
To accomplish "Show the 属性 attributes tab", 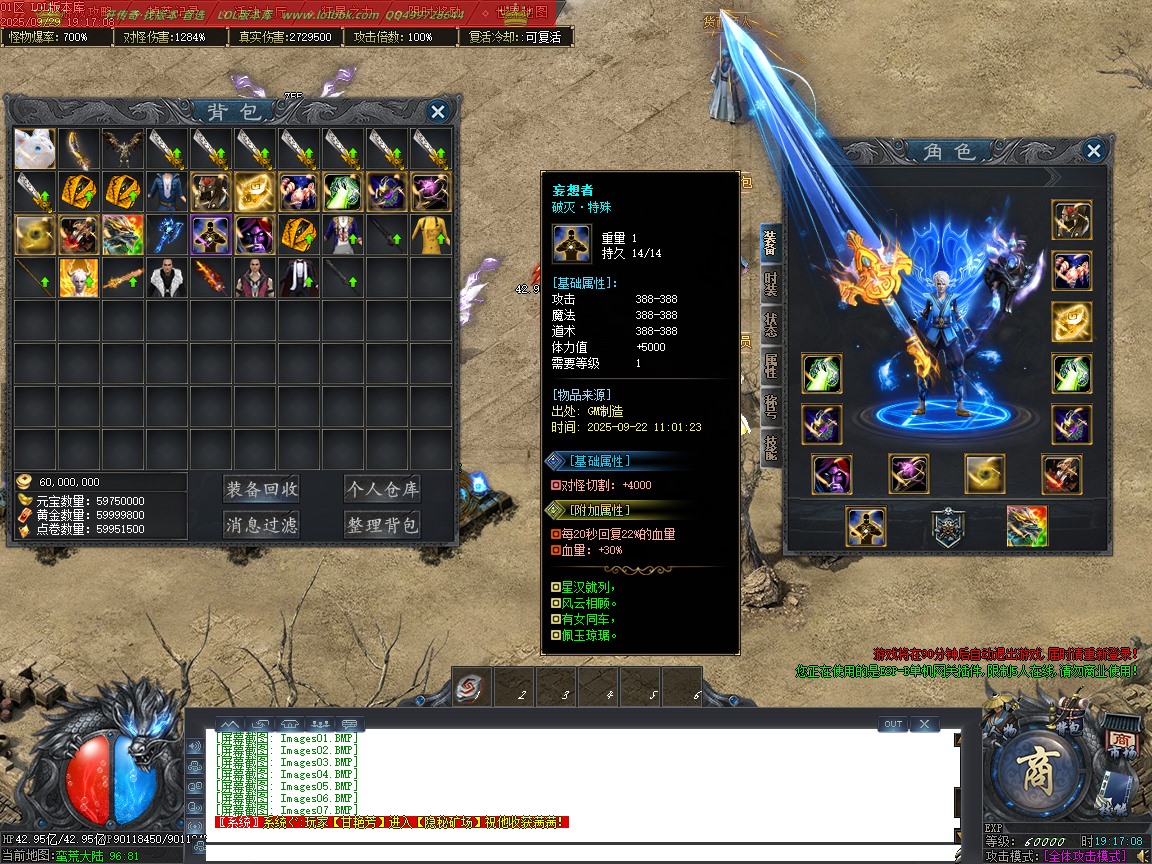I will click(x=770, y=366).
